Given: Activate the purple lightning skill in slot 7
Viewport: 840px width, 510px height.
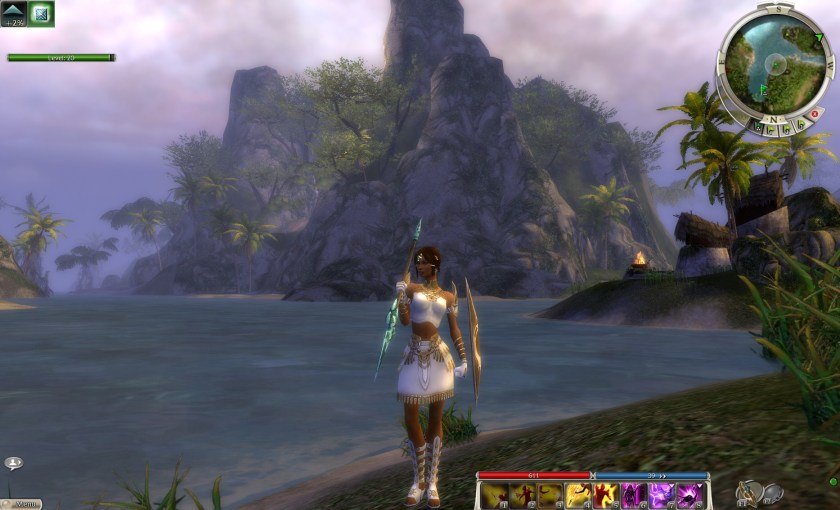Looking at the screenshot, I should click(661, 495).
